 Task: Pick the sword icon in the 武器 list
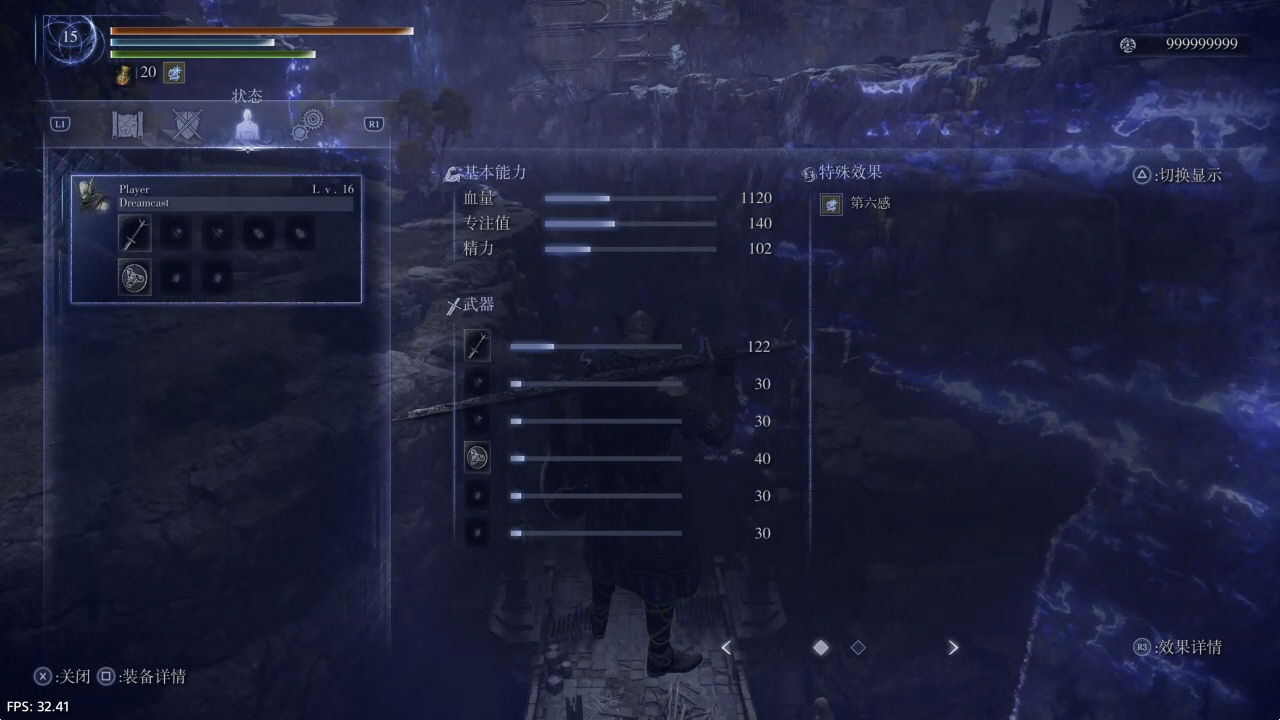(x=477, y=346)
